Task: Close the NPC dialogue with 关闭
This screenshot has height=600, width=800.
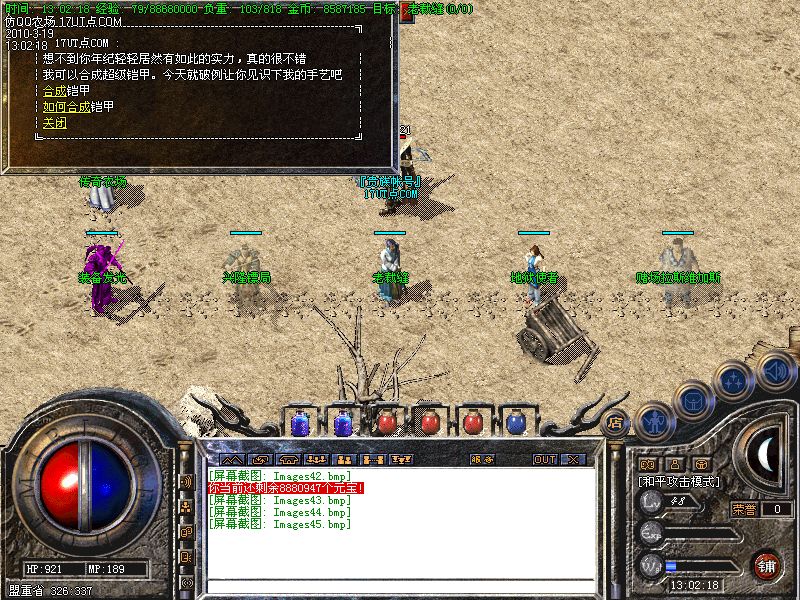Action: pos(54,122)
